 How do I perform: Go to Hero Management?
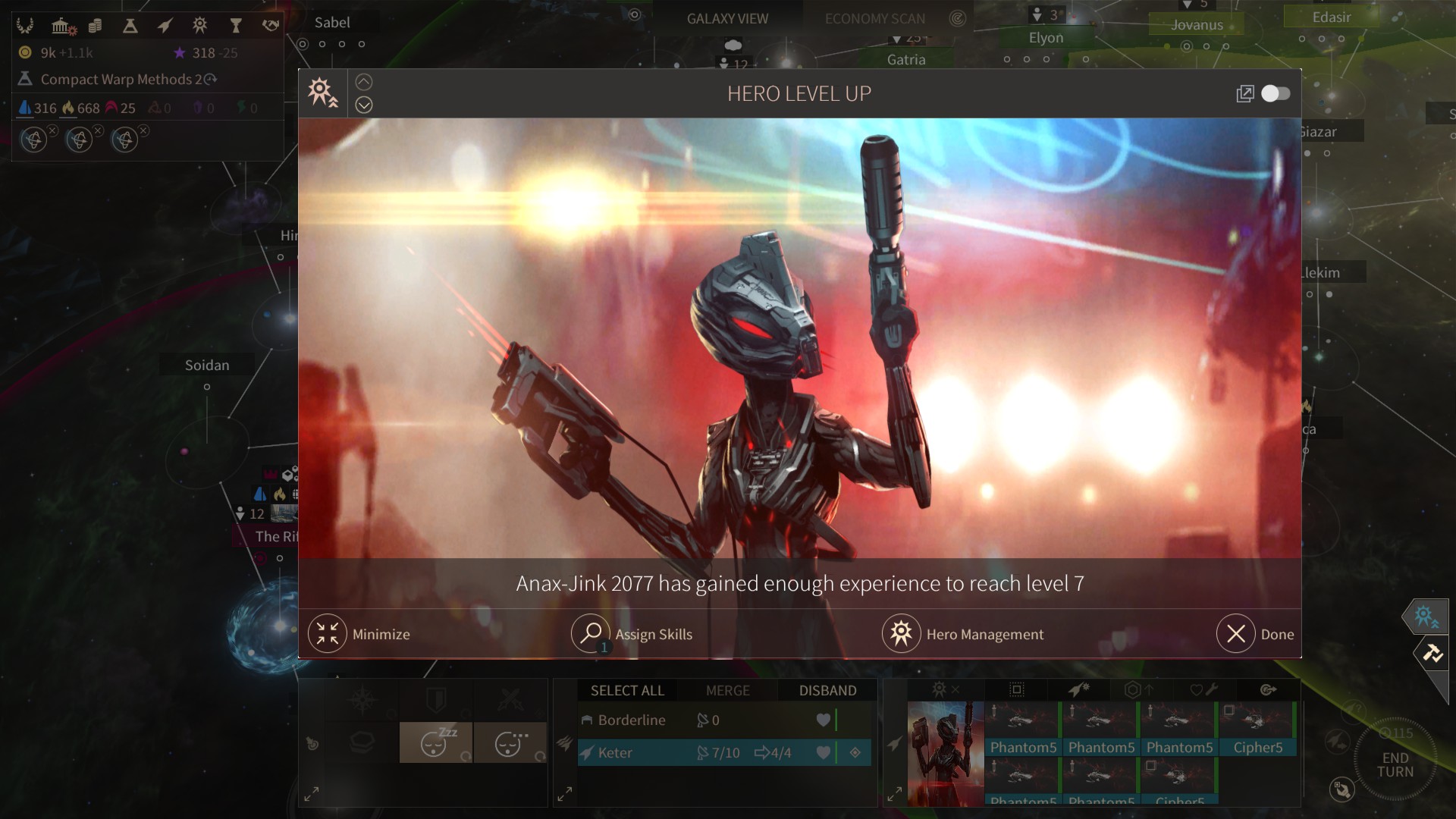[901, 634]
